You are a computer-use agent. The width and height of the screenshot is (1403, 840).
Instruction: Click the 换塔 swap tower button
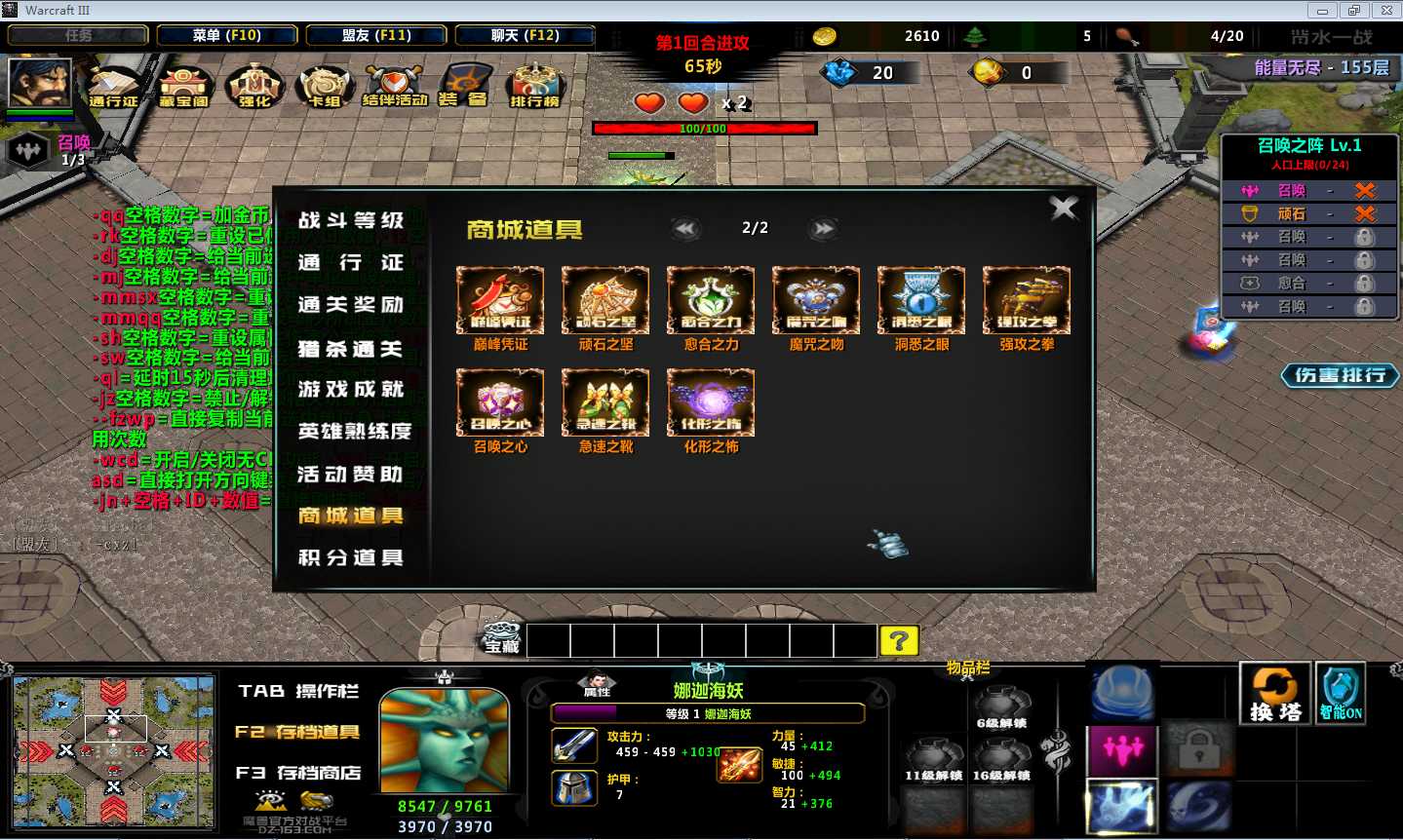pyautogui.click(x=1274, y=694)
